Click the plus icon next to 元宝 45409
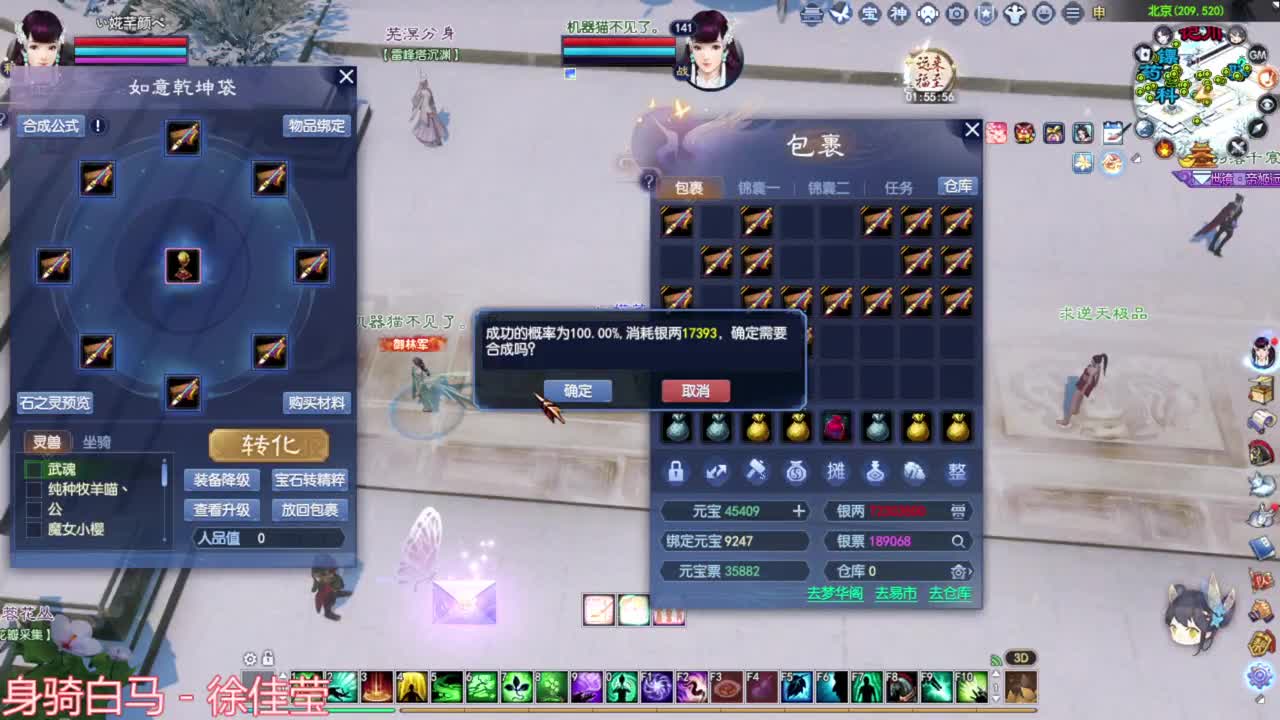 click(x=798, y=511)
